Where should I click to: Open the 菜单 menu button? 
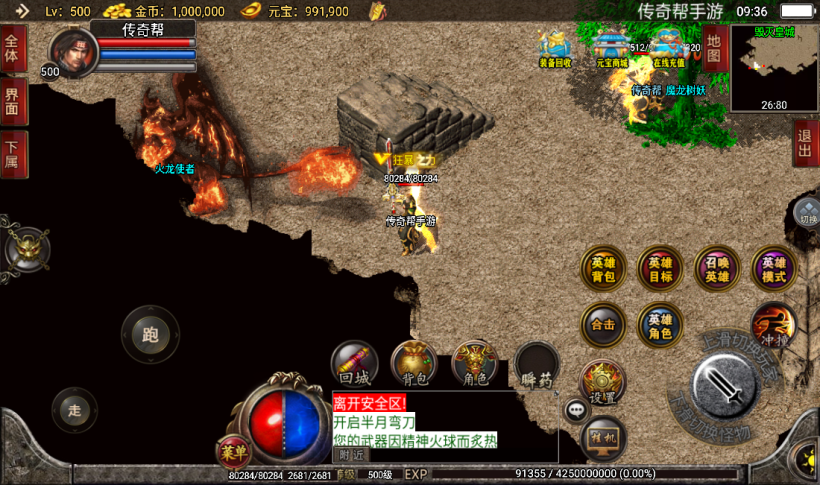point(232,452)
